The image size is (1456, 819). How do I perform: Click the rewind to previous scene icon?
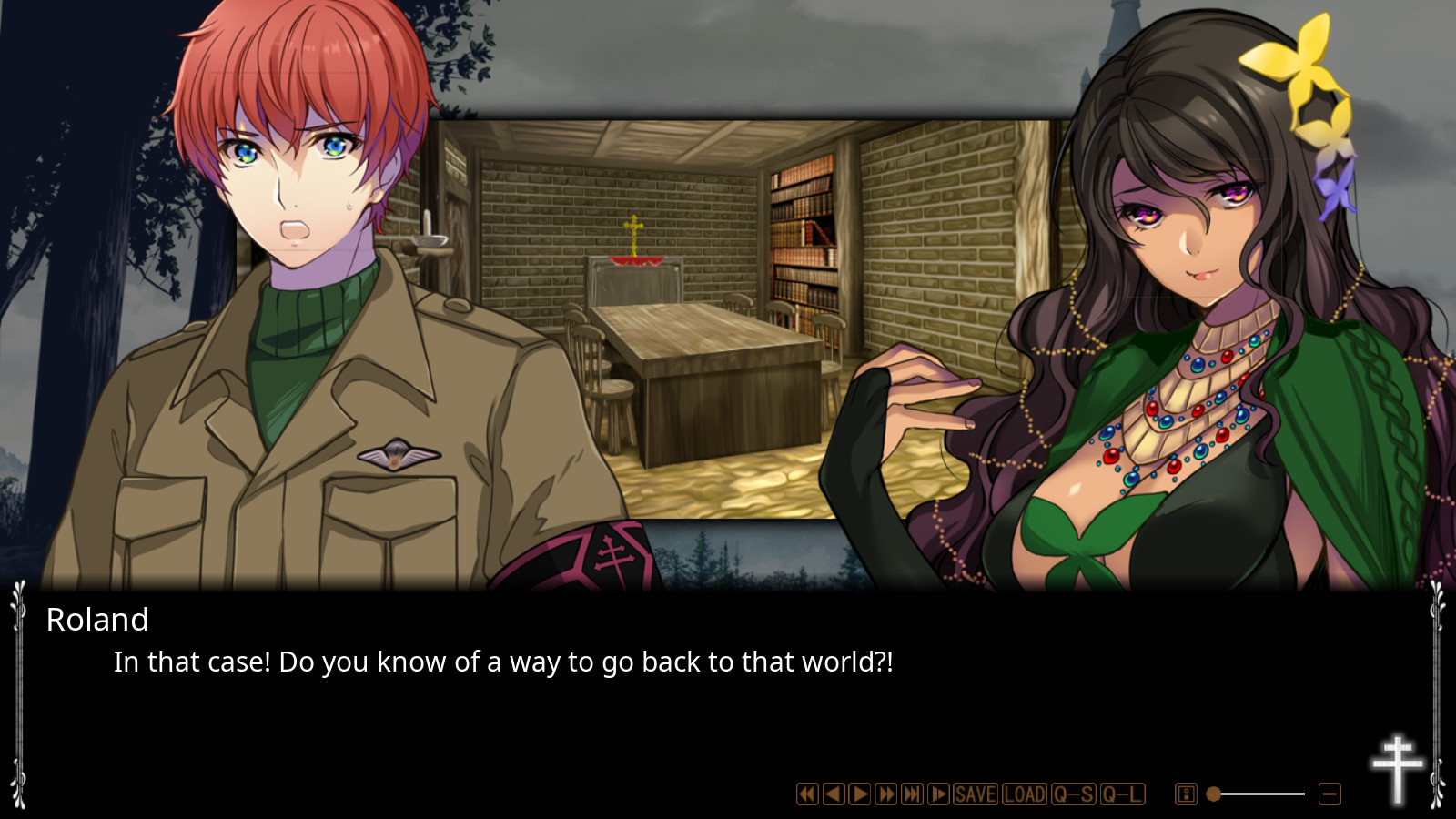[x=806, y=794]
